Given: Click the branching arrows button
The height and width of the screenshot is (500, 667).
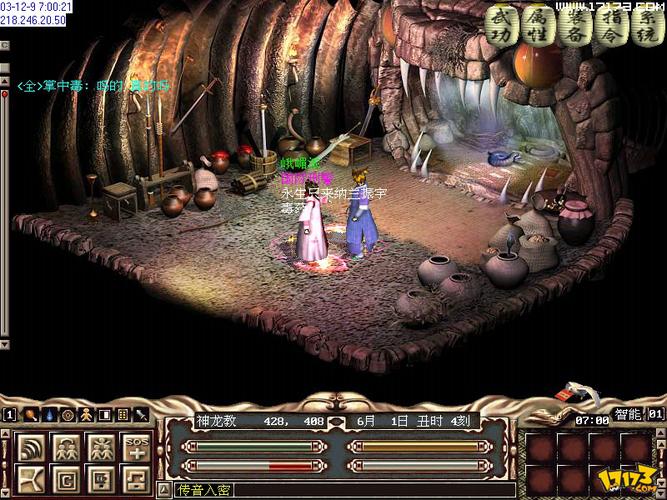Looking at the screenshot, I should pyautogui.click(x=32, y=479).
